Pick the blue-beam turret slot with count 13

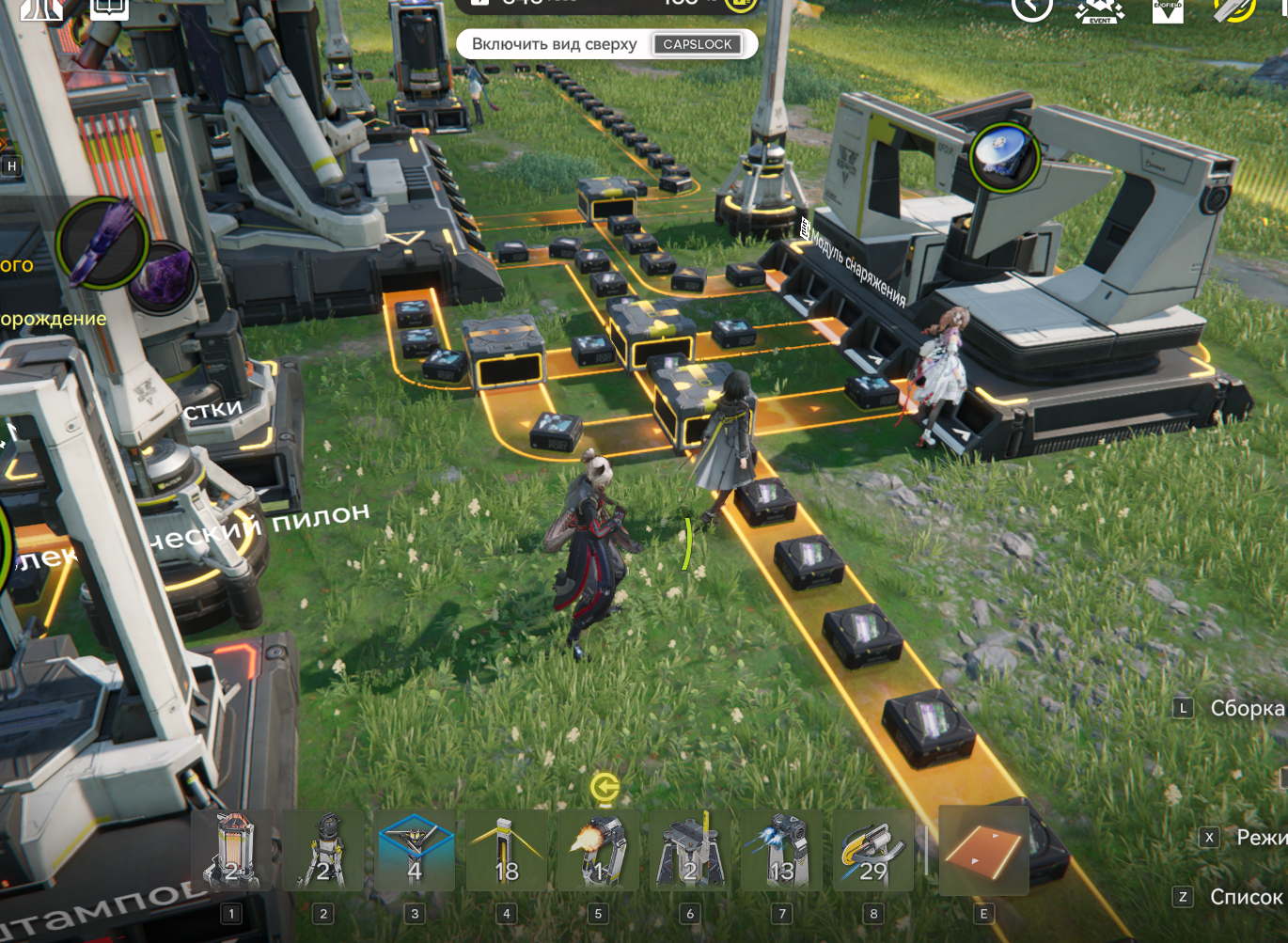coord(781,850)
